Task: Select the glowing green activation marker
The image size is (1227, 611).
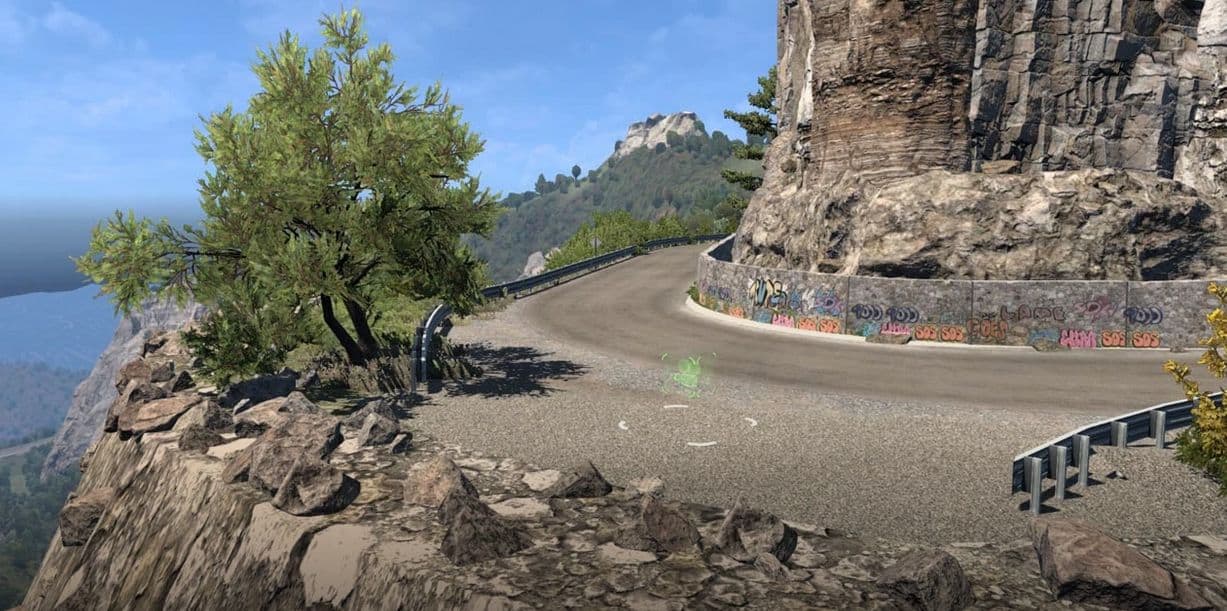Action: click(x=686, y=374)
